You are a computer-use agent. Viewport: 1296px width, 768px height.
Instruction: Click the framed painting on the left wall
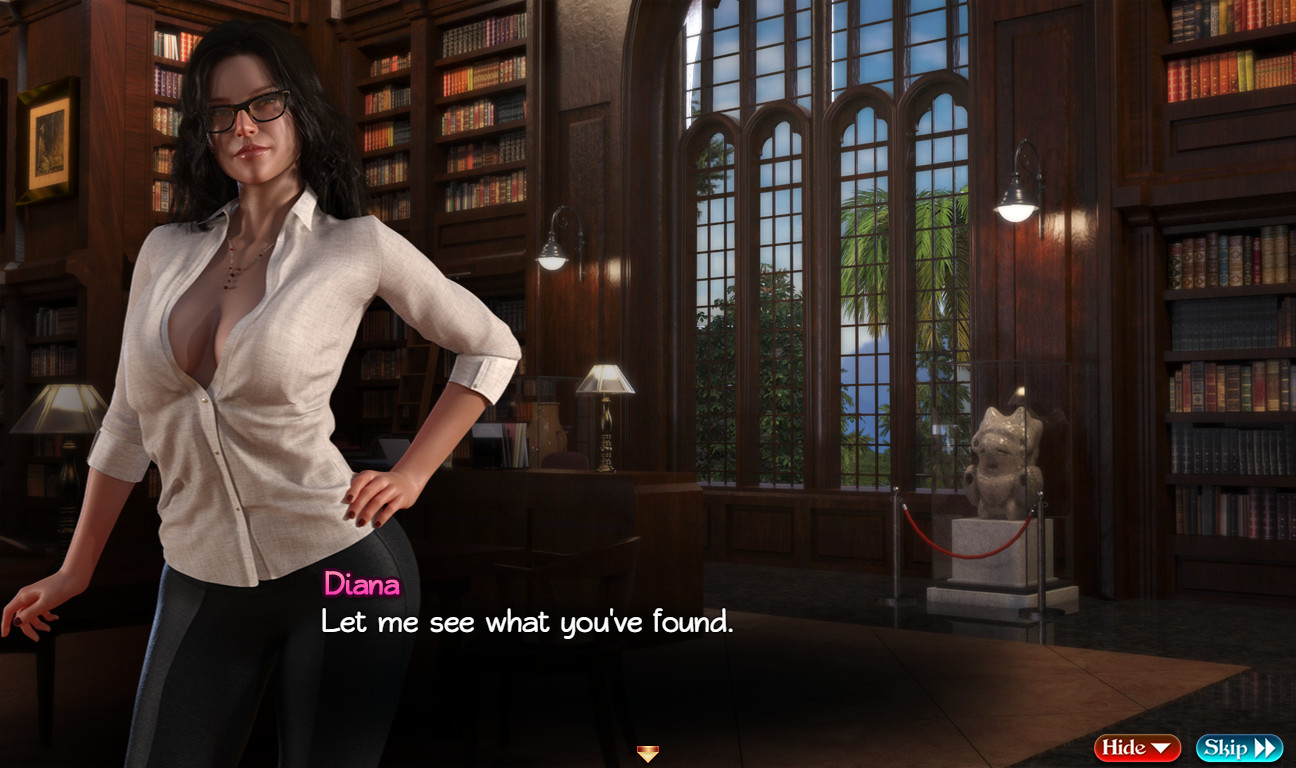click(44, 140)
